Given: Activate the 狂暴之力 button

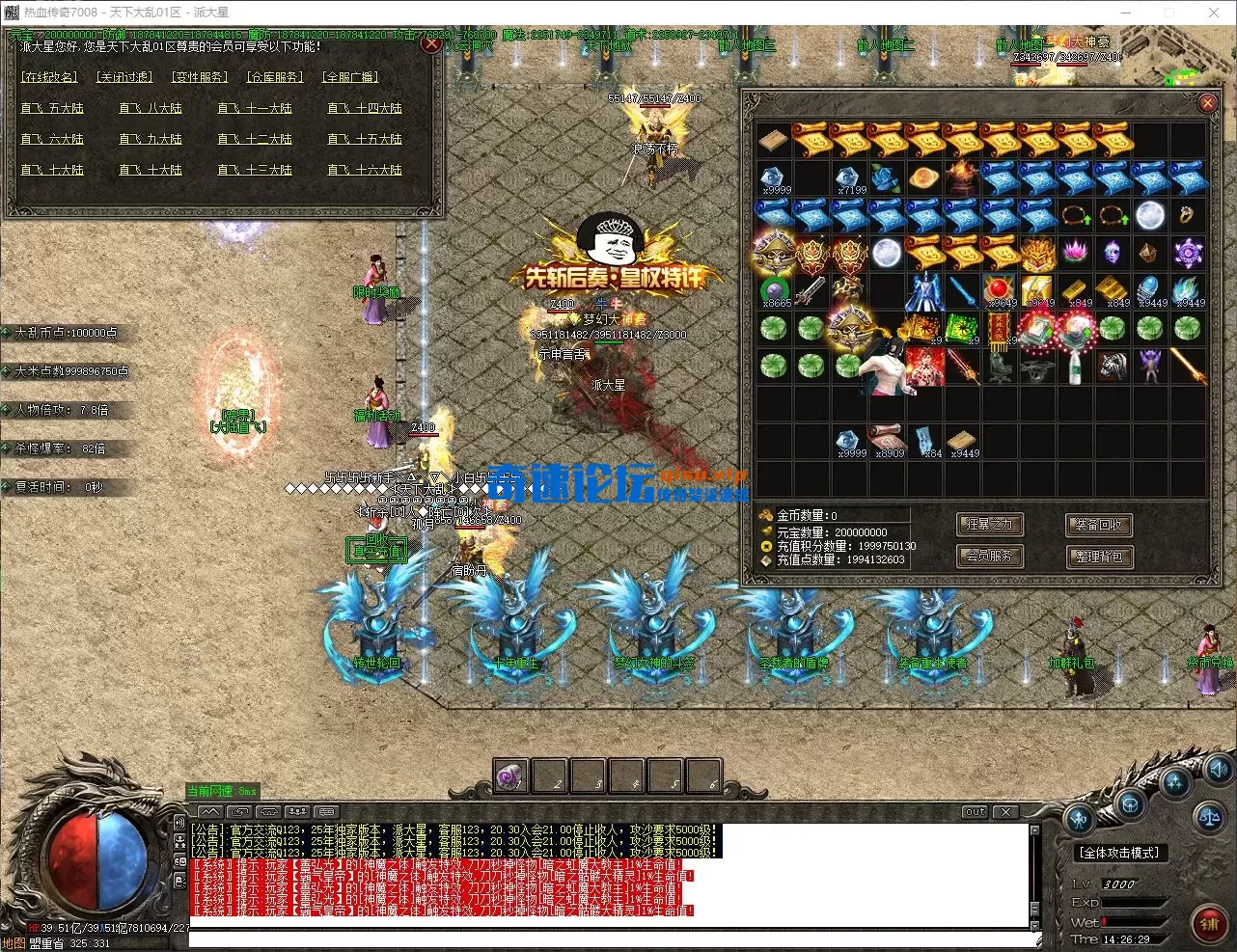Looking at the screenshot, I should coord(990,525).
